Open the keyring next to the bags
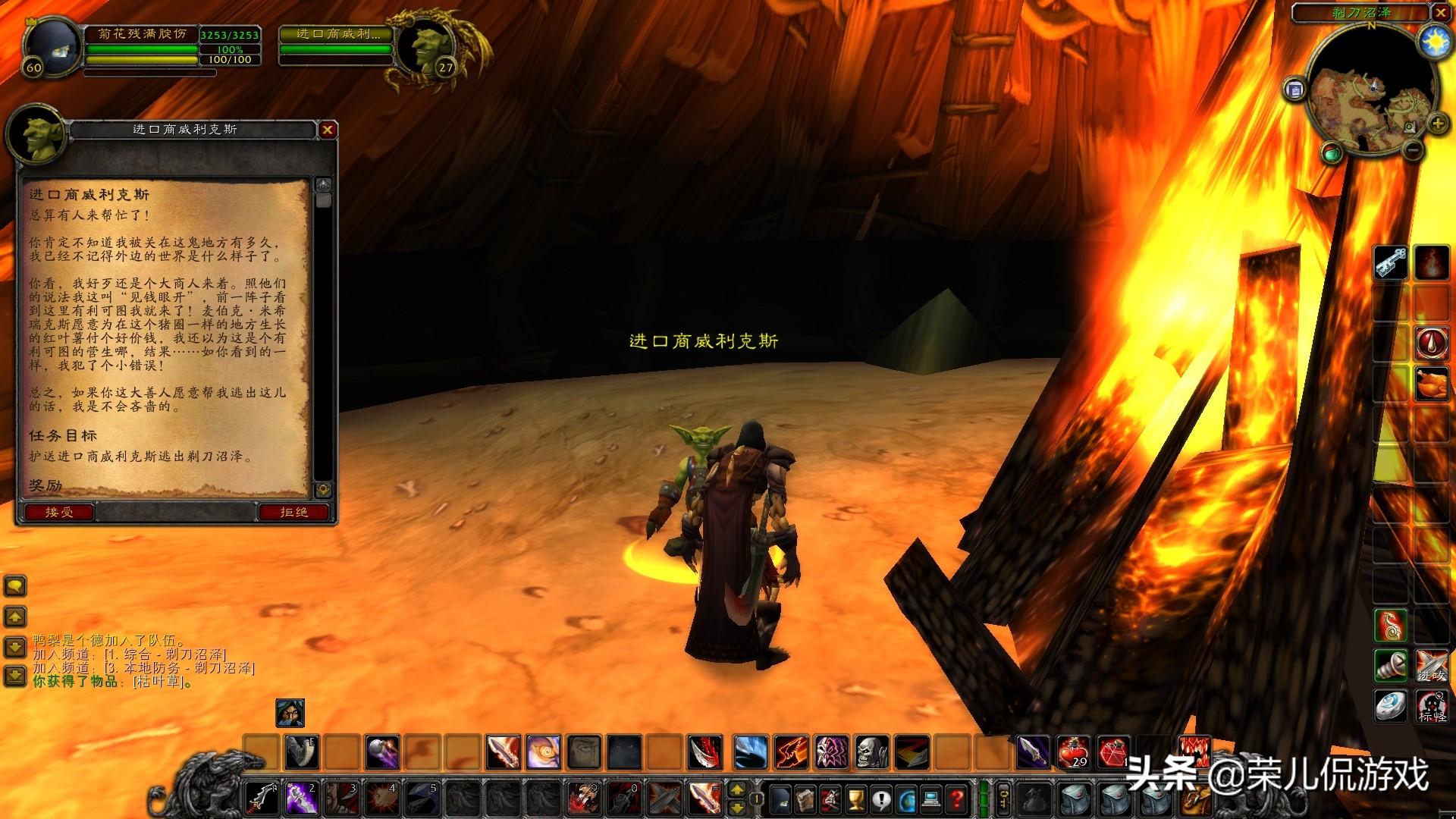This screenshot has height=819, width=1456. point(1004,799)
